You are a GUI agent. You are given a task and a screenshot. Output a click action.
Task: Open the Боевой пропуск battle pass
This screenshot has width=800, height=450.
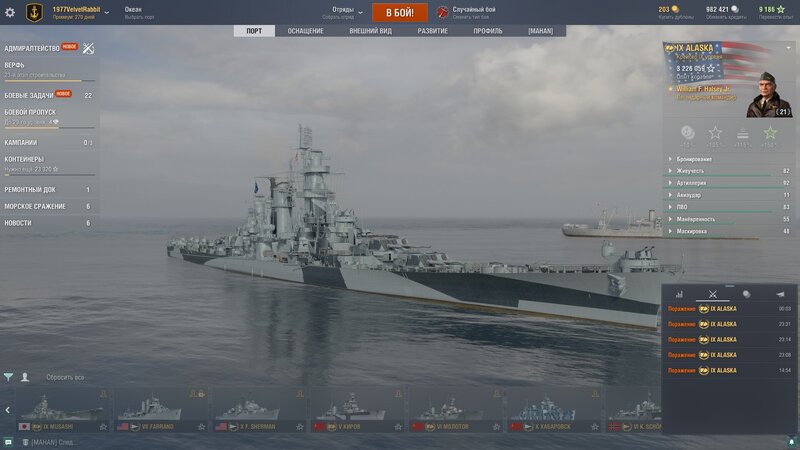[x=30, y=112]
